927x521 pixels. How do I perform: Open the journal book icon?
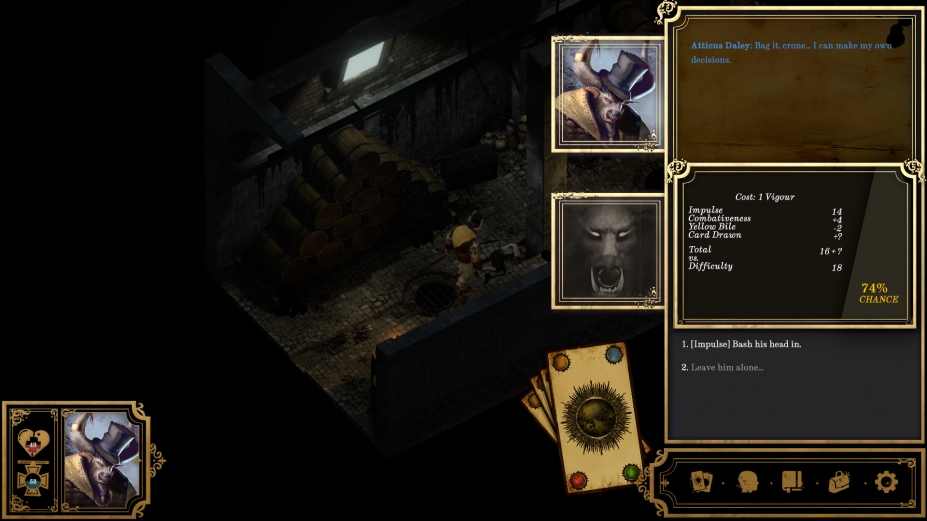pyautogui.click(x=793, y=482)
